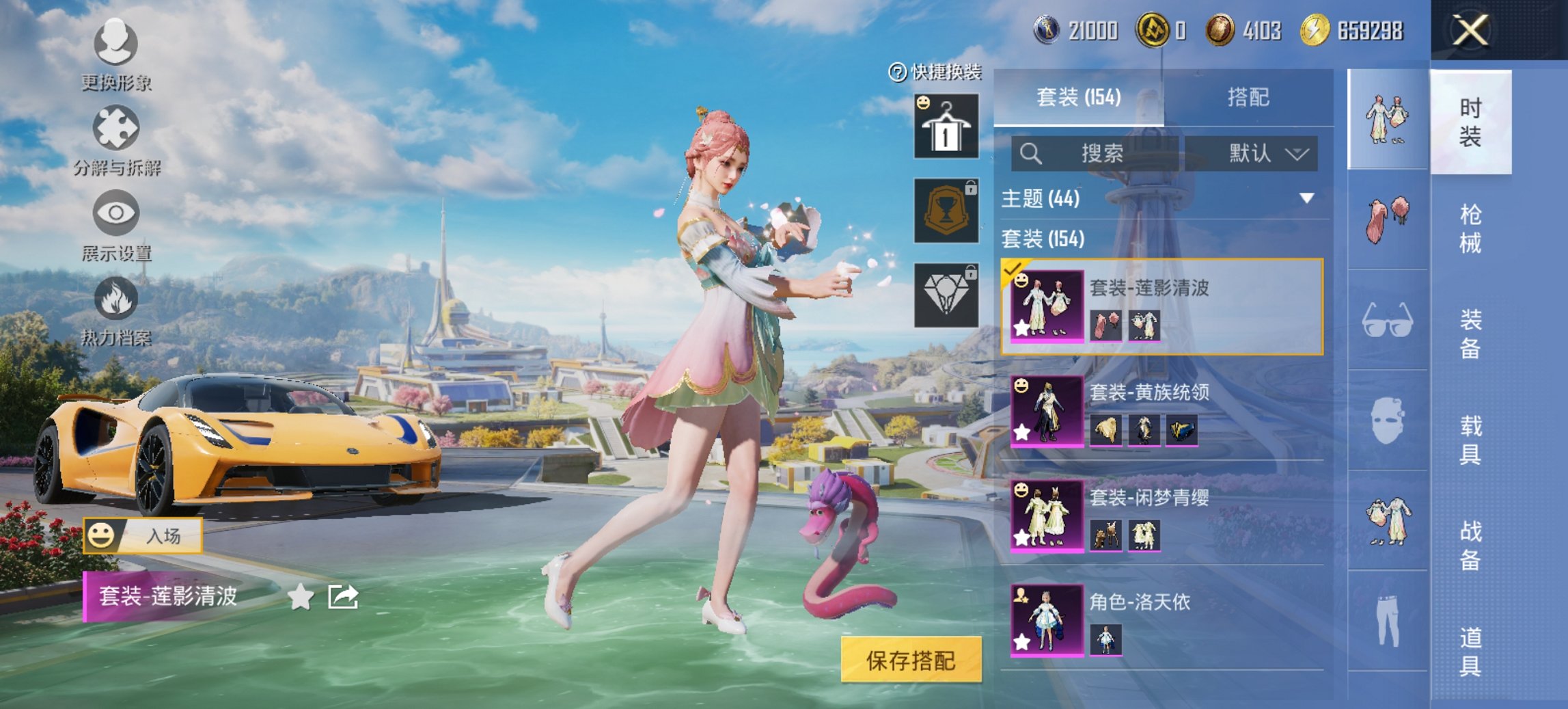This screenshot has height=709, width=1568.
Task: Close the wardrobe with the X button
Action: [x=1470, y=31]
